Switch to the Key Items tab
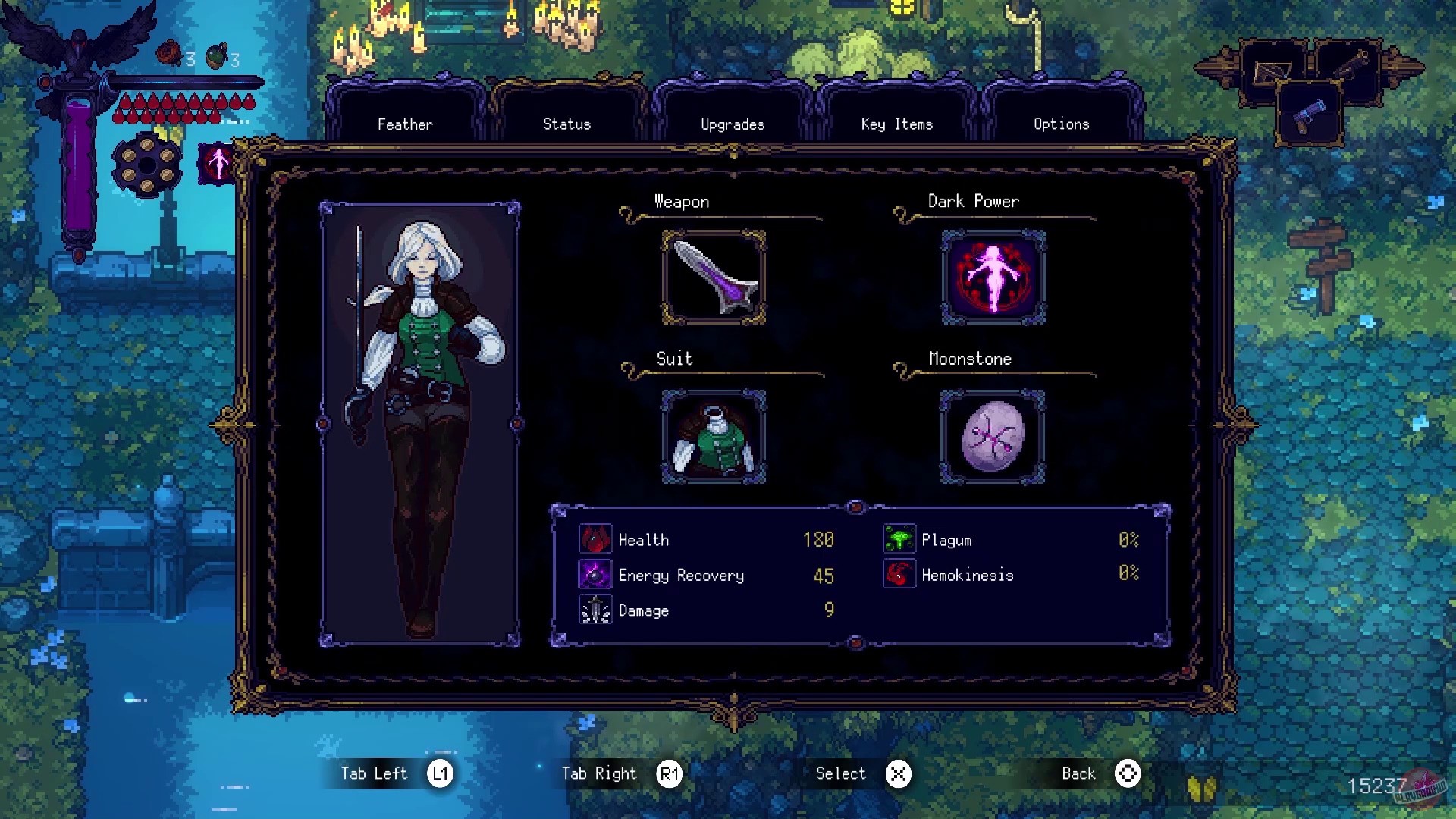The height and width of the screenshot is (819, 1456). coord(896,124)
